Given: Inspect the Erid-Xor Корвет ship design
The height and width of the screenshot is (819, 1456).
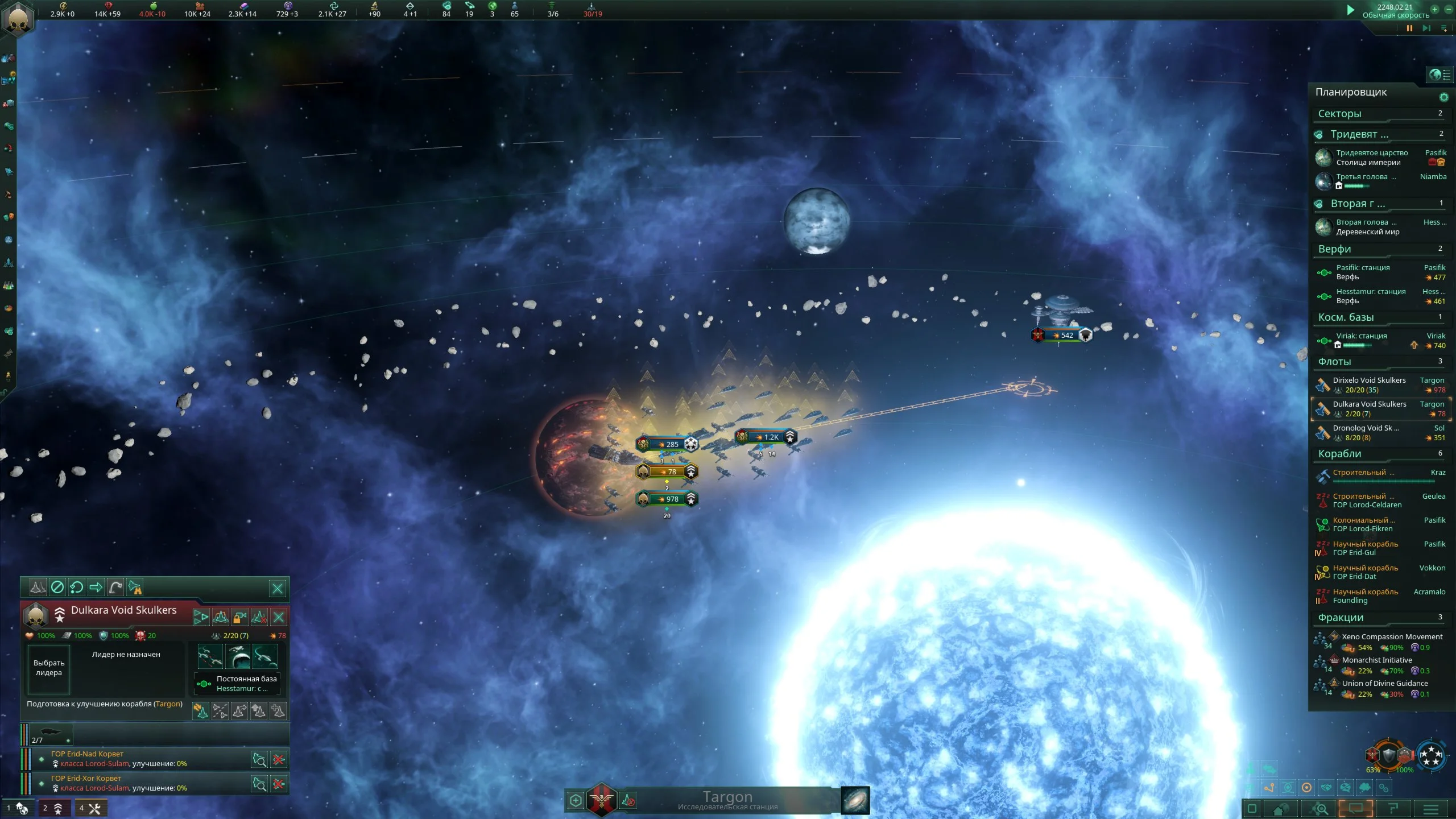Looking at the screenshot, I should click(x=259, y=785).
